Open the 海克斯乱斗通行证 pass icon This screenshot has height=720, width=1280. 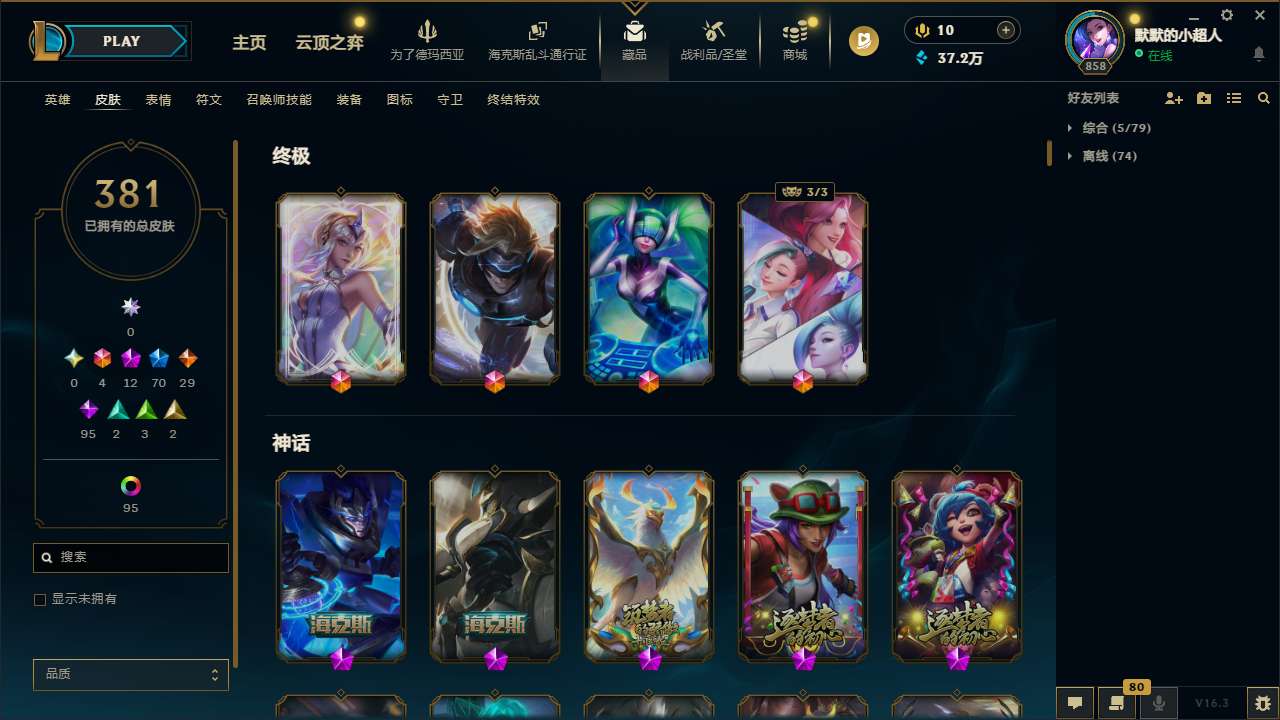coord(537,40)
